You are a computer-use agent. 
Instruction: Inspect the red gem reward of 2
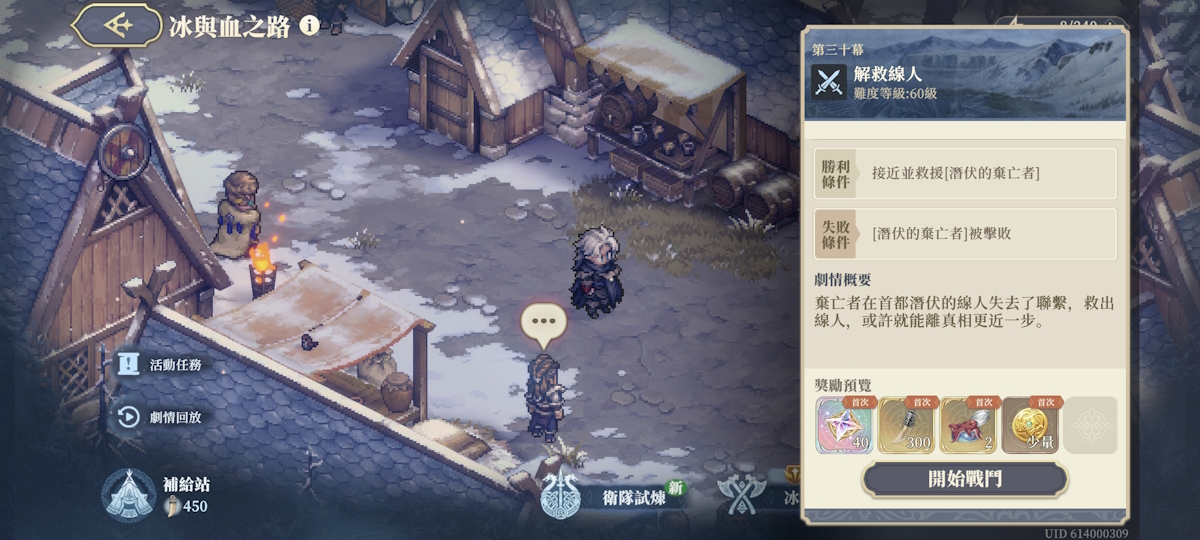(x=968, y=425)
